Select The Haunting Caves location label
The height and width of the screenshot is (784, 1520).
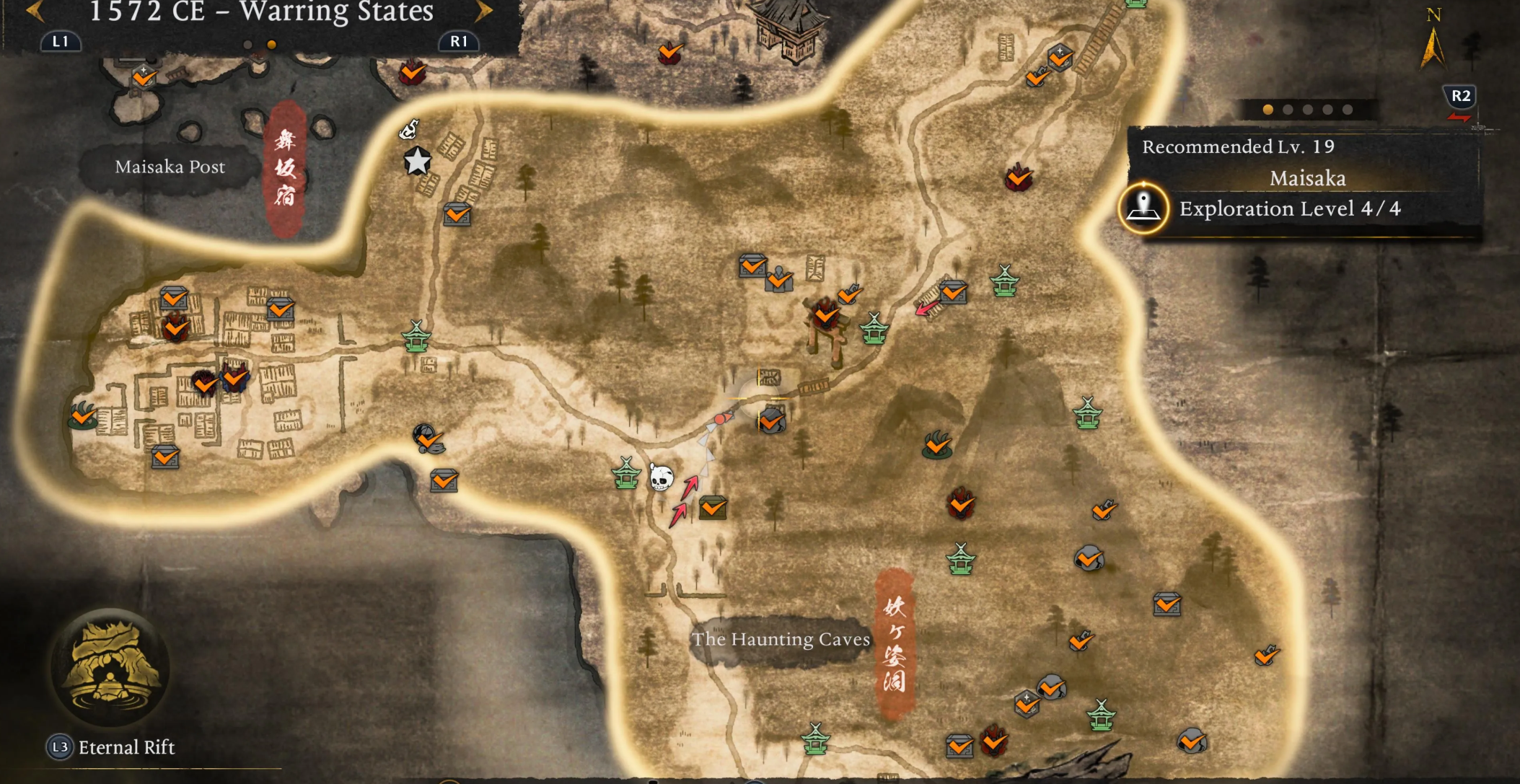[x=781, y=640]
